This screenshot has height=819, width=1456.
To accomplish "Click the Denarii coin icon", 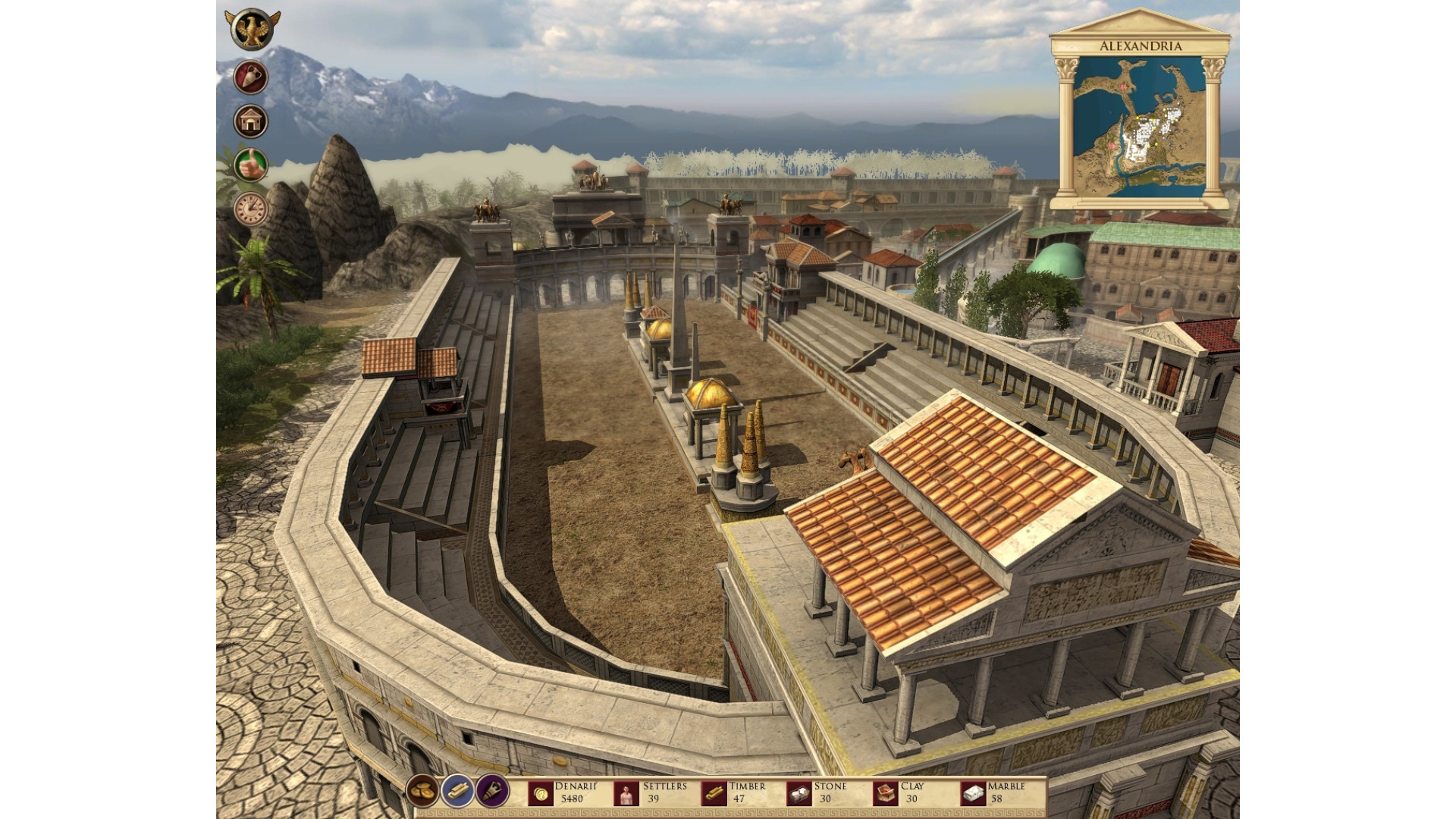I will click(x=541, y=793).
